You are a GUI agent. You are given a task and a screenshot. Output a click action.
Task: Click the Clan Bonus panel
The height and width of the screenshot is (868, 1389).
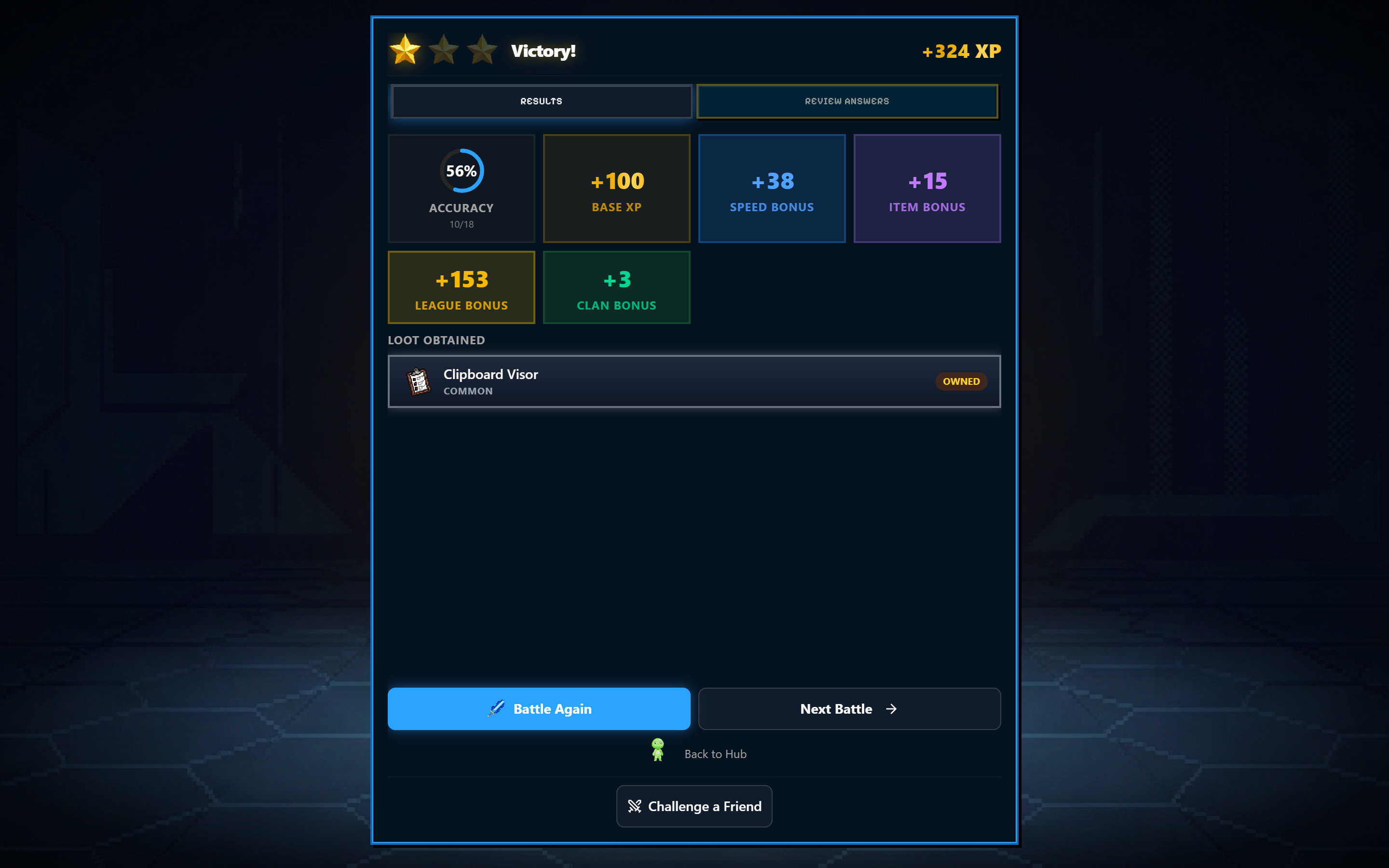click(x=616, y=287)
